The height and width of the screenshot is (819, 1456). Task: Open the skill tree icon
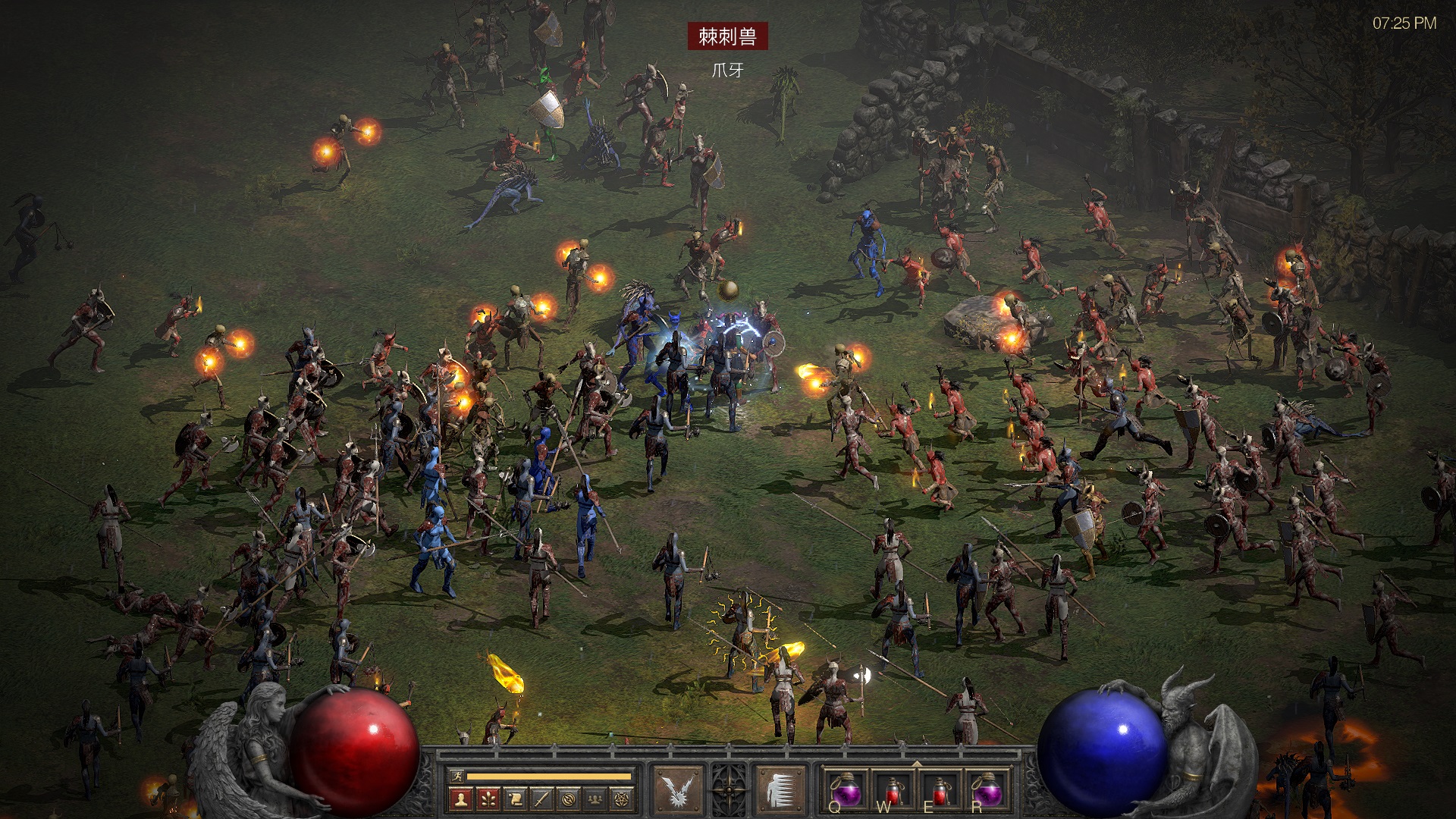click(x=488, y=799)
